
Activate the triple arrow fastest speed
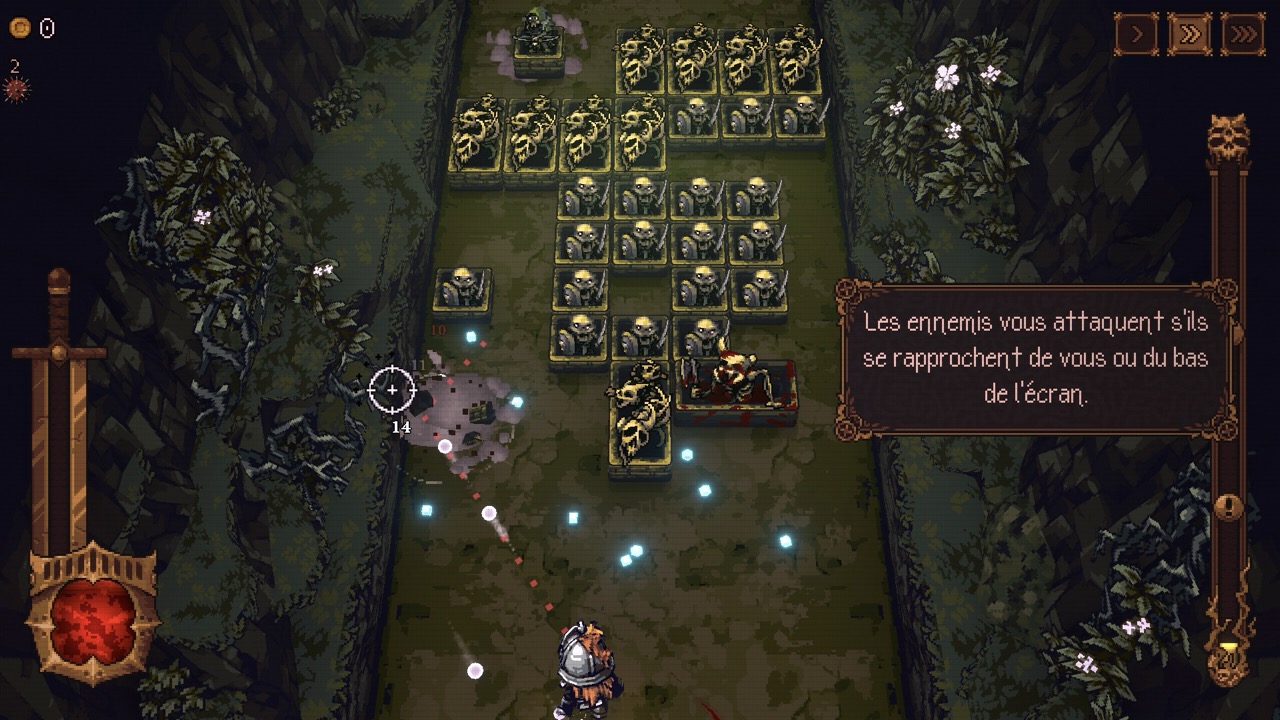tap(1242, 35)
